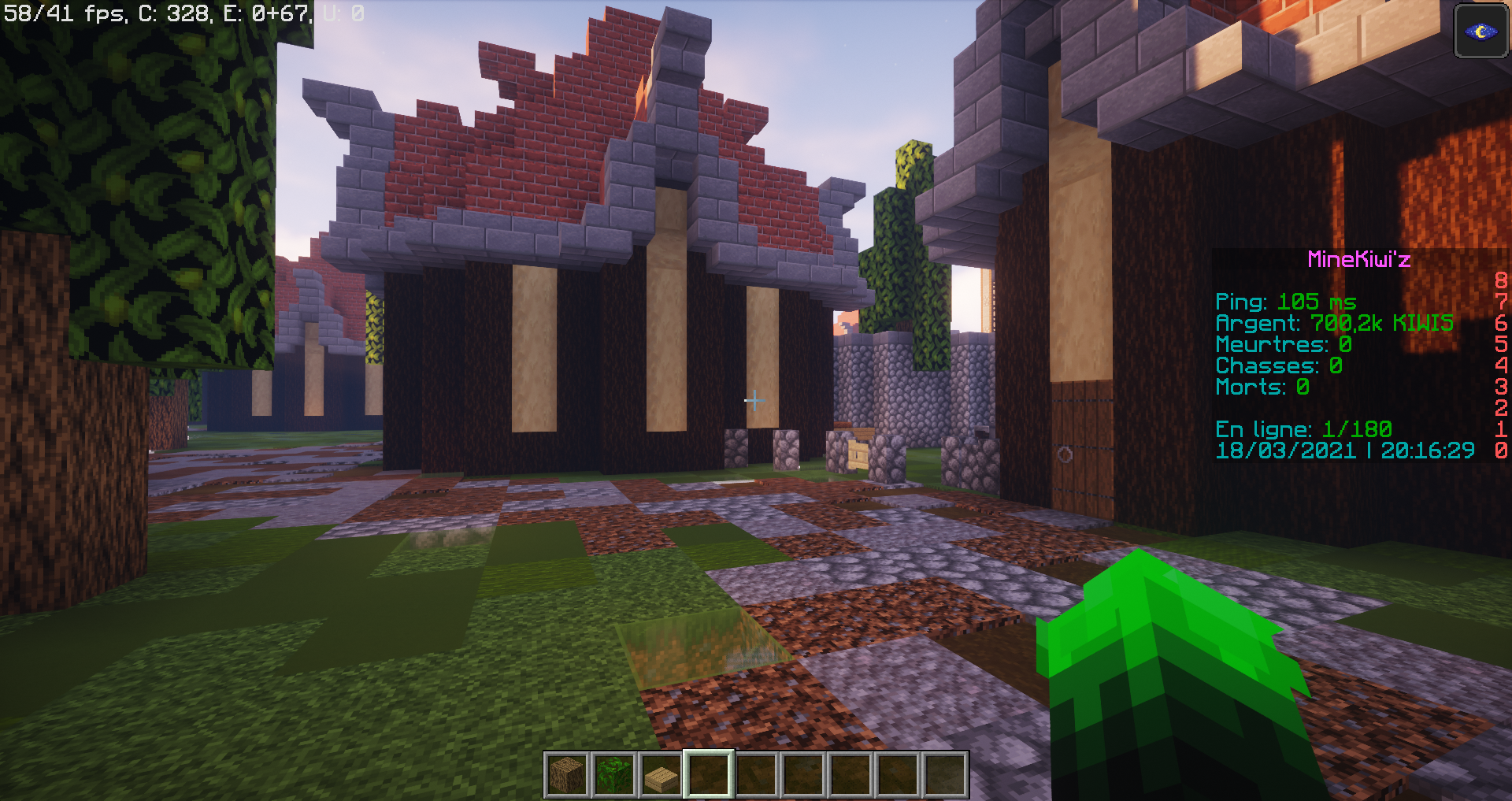
Task: Click the night vision eye effect icon
Action: 1480,32
